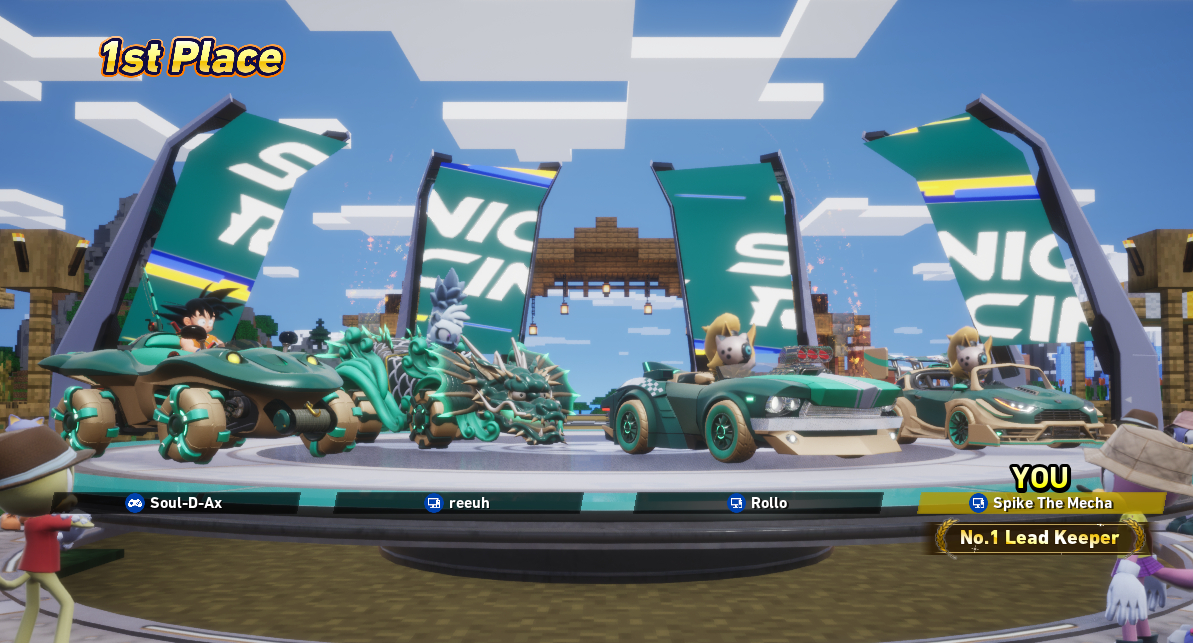This screenshot has width=1193, height=643.
Task: Select the Soul-D-Ax player nameplate
Action: click(175, 503)
